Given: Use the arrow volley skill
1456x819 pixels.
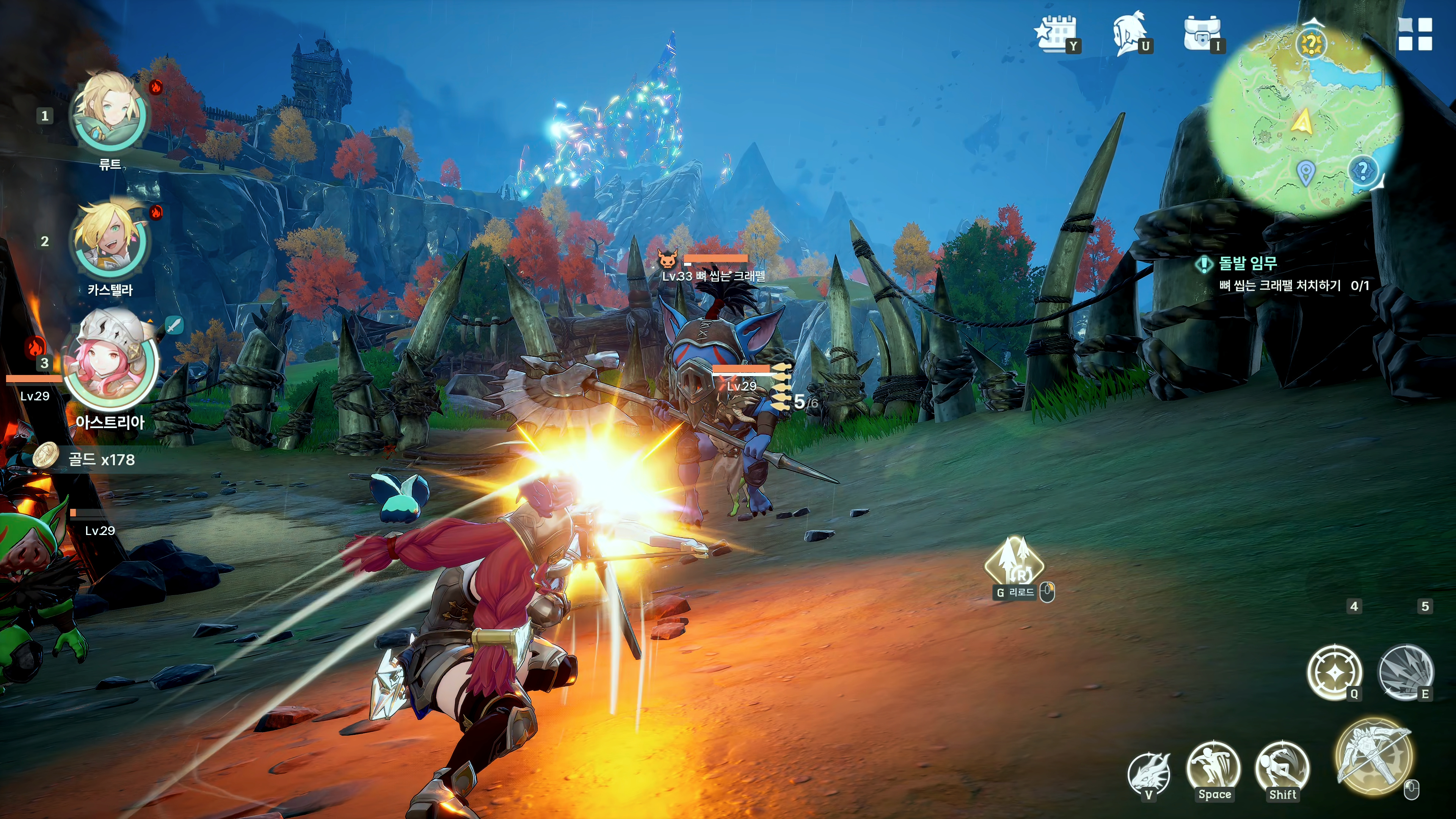Looking at the screenshot, I should (x=1406, y=672).
